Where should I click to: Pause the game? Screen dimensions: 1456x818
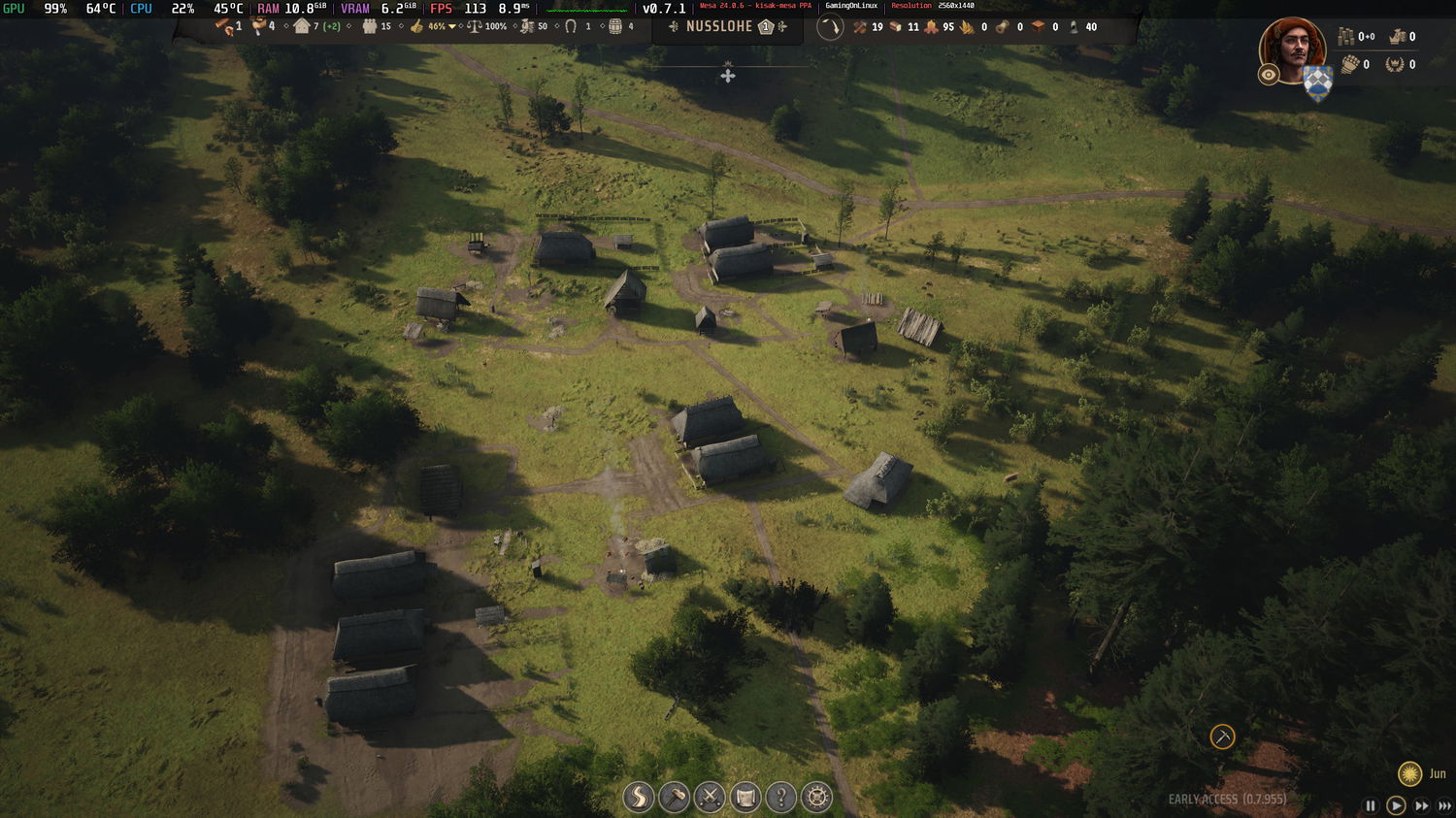pos(1371,805)
